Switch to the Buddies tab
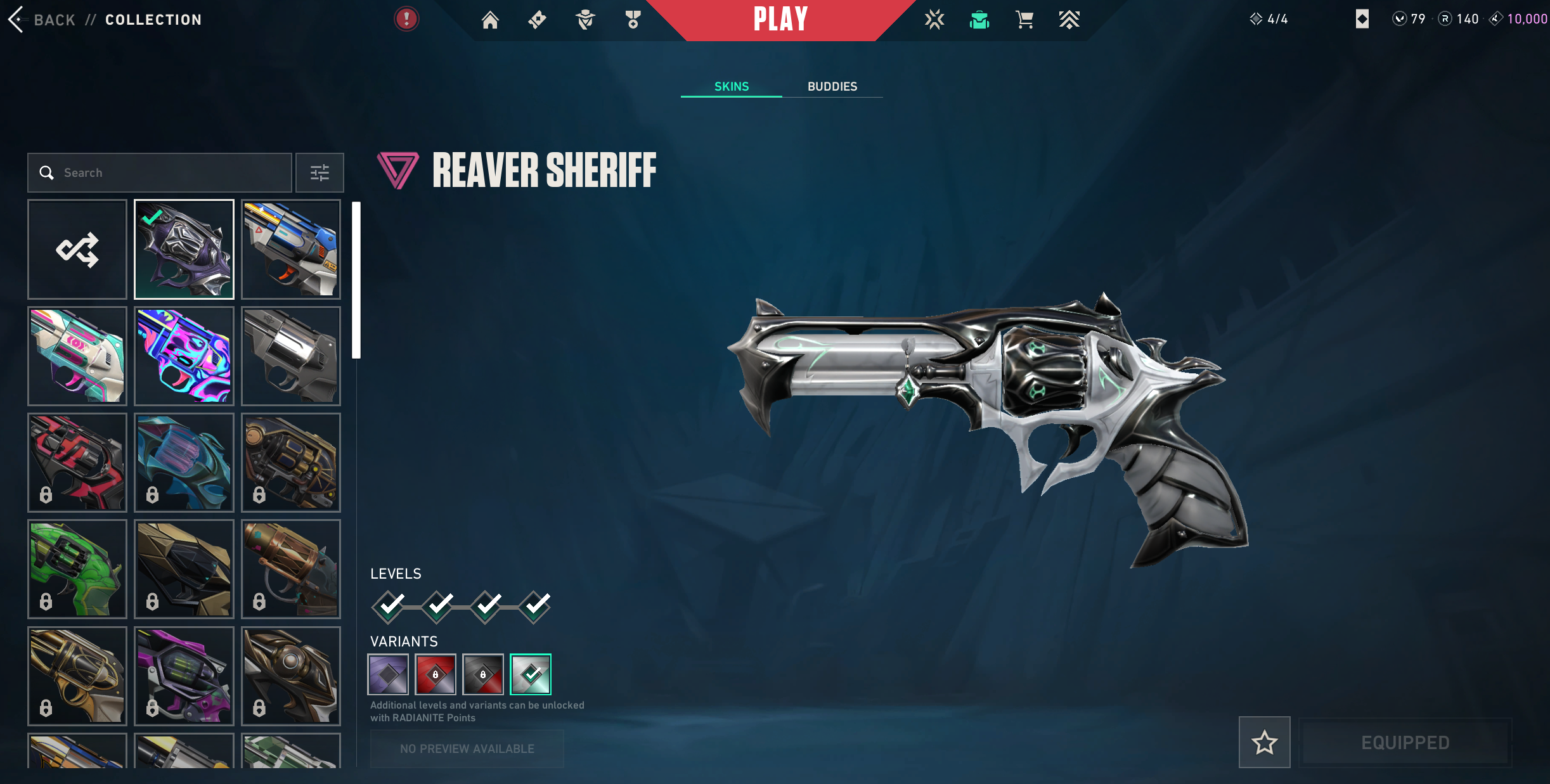 pos(832,87)
